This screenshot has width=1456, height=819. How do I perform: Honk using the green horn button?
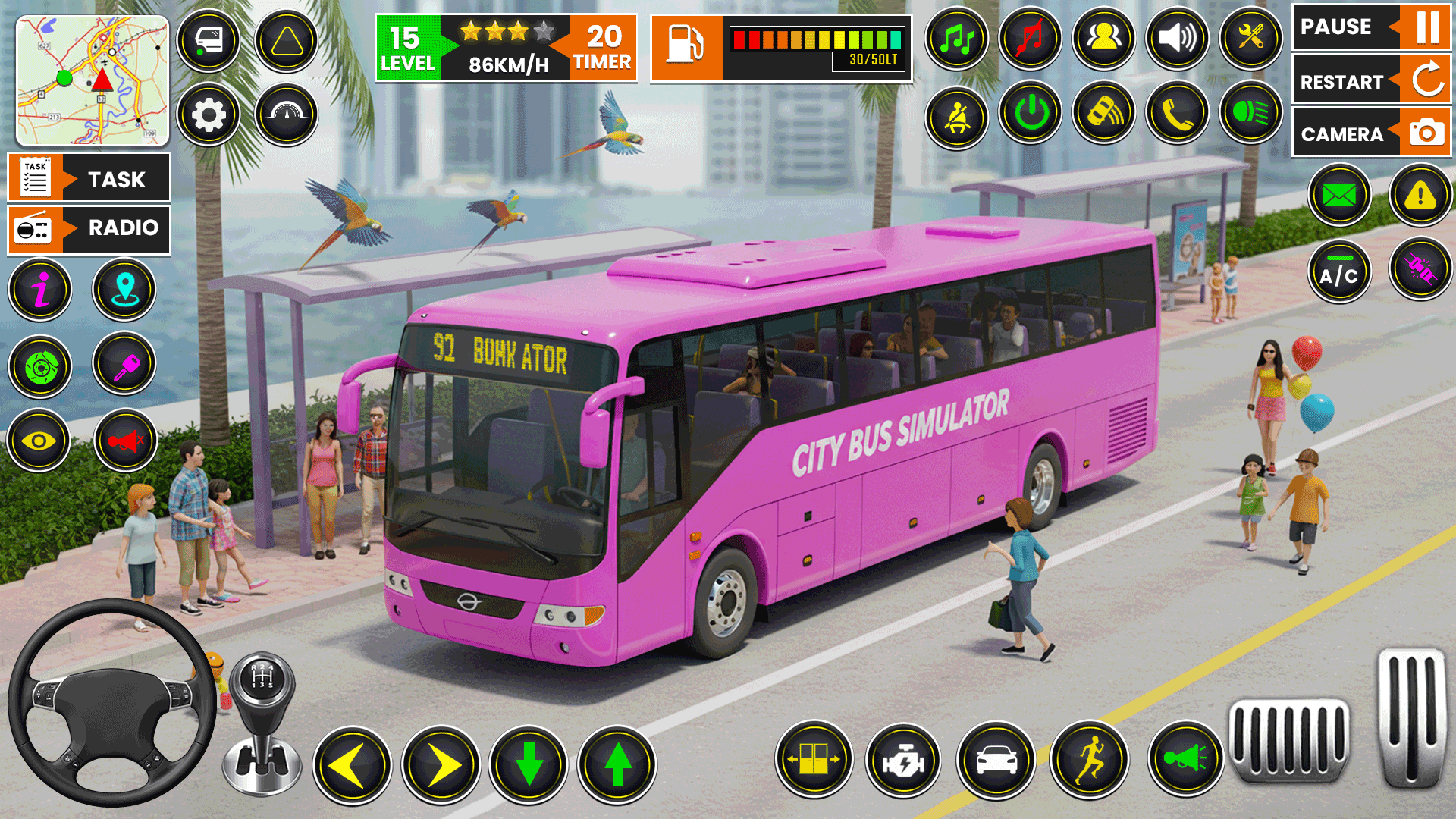(x=1185, y=758)
